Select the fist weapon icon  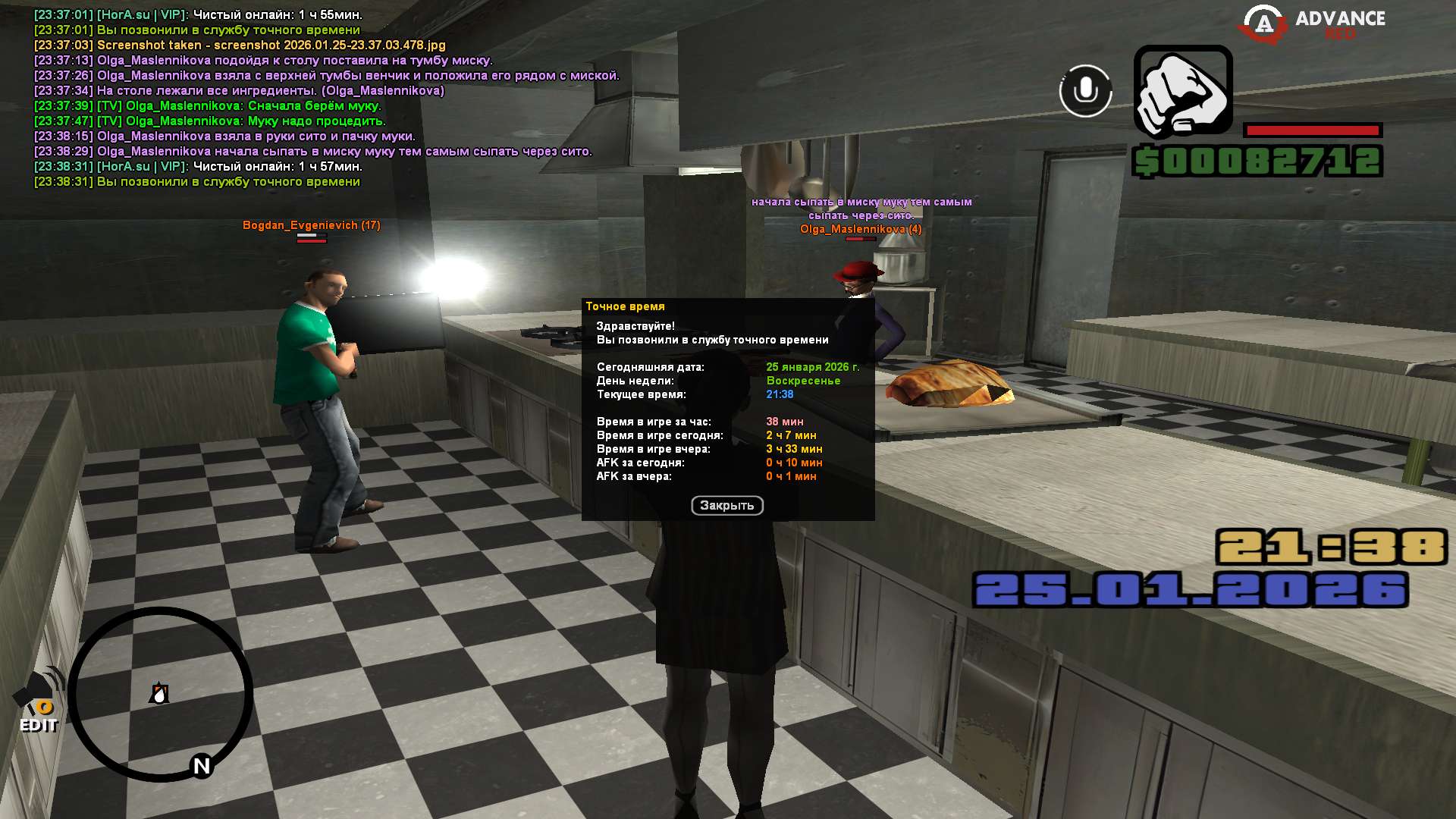pyautogui.click(x=1182, y=91)
